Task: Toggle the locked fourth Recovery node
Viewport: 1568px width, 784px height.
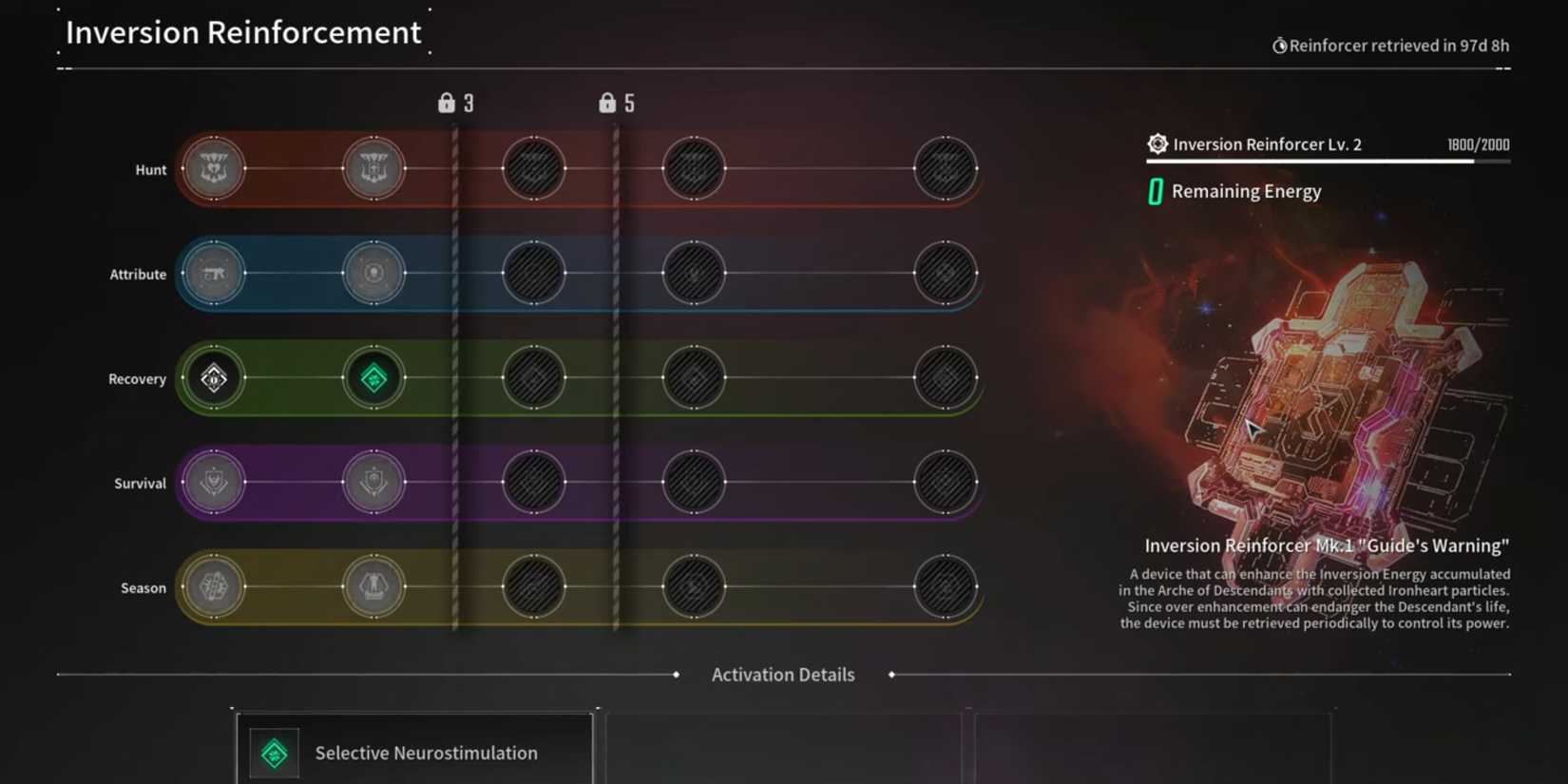Action: [x=693, y=377]
